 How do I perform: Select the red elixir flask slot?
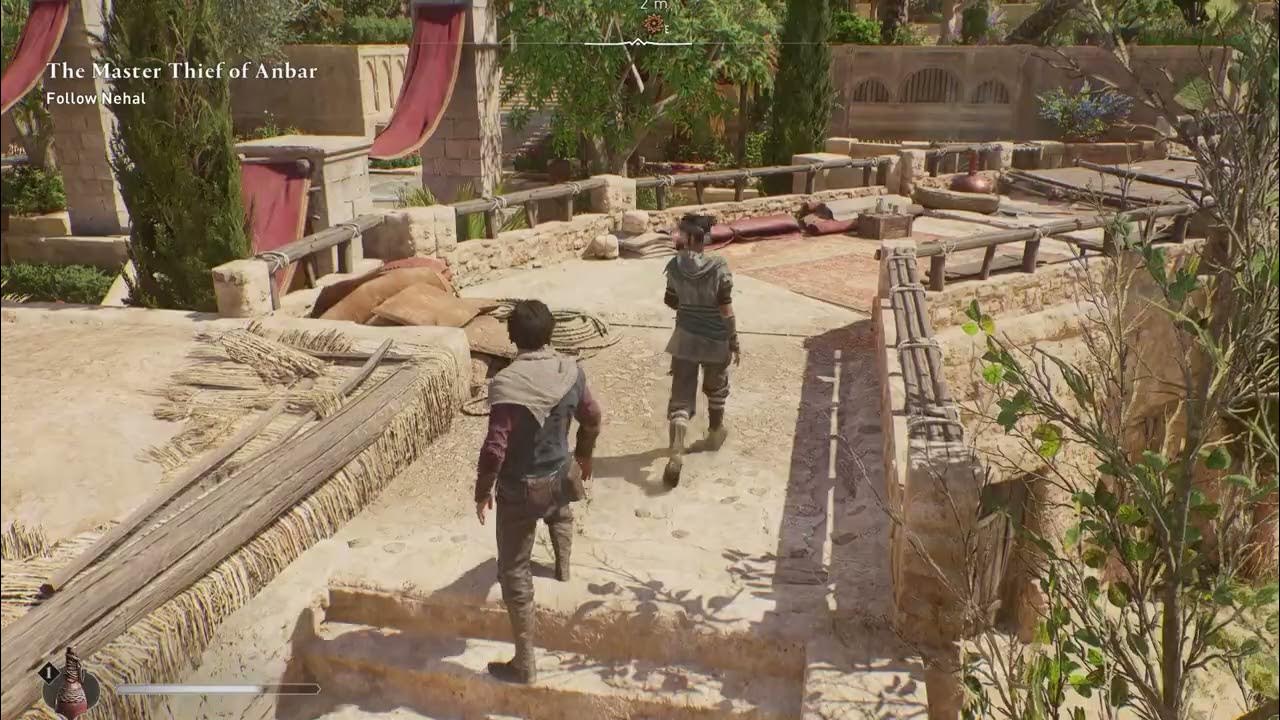(x=71, y=686)
